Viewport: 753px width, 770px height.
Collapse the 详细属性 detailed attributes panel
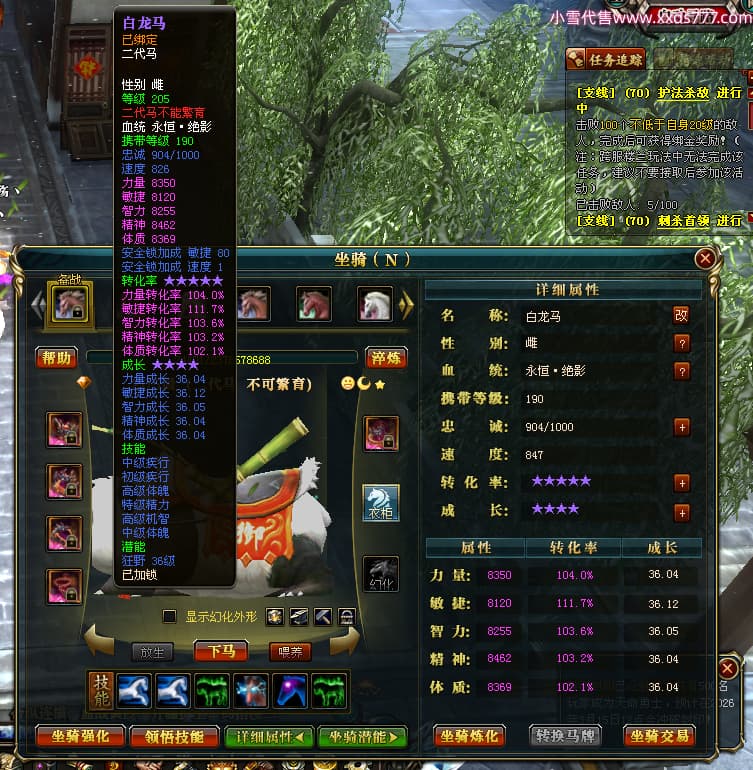(x=268, y=737)
